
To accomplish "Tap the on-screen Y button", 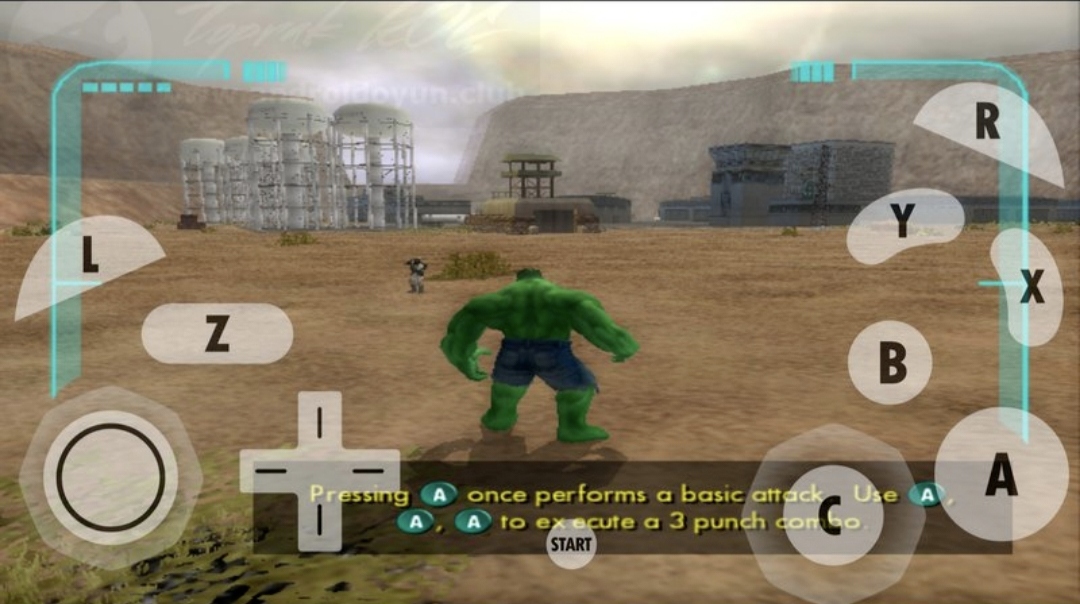I will pyautogui.click(x=902, y=224).
